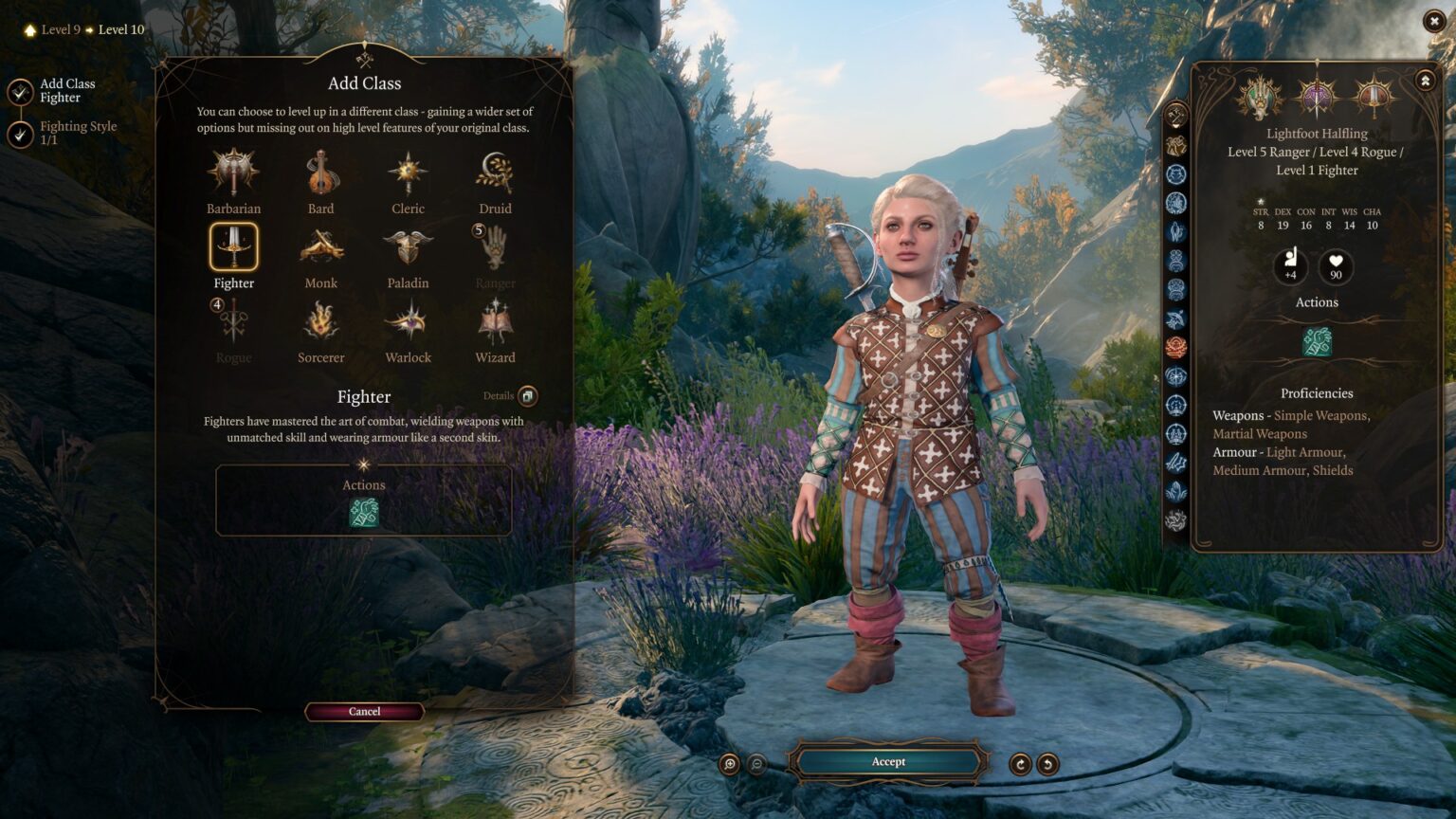Click the Second Wind action icon

click(x=364, y=513)
